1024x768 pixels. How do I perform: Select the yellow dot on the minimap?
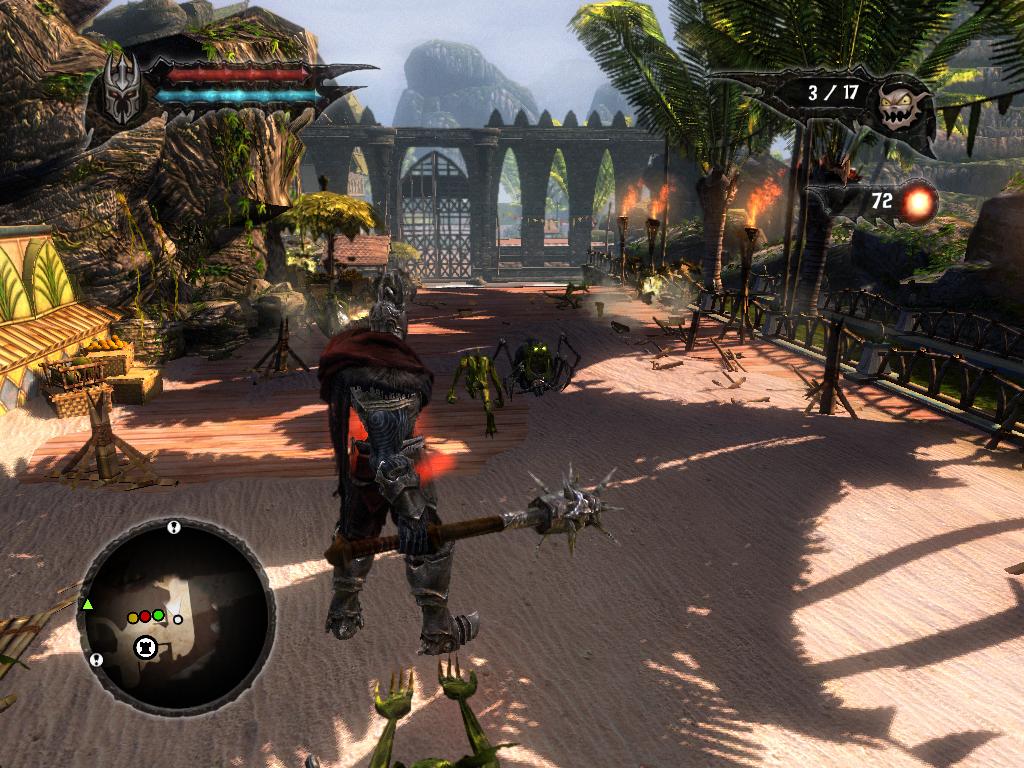coord(133,618)
